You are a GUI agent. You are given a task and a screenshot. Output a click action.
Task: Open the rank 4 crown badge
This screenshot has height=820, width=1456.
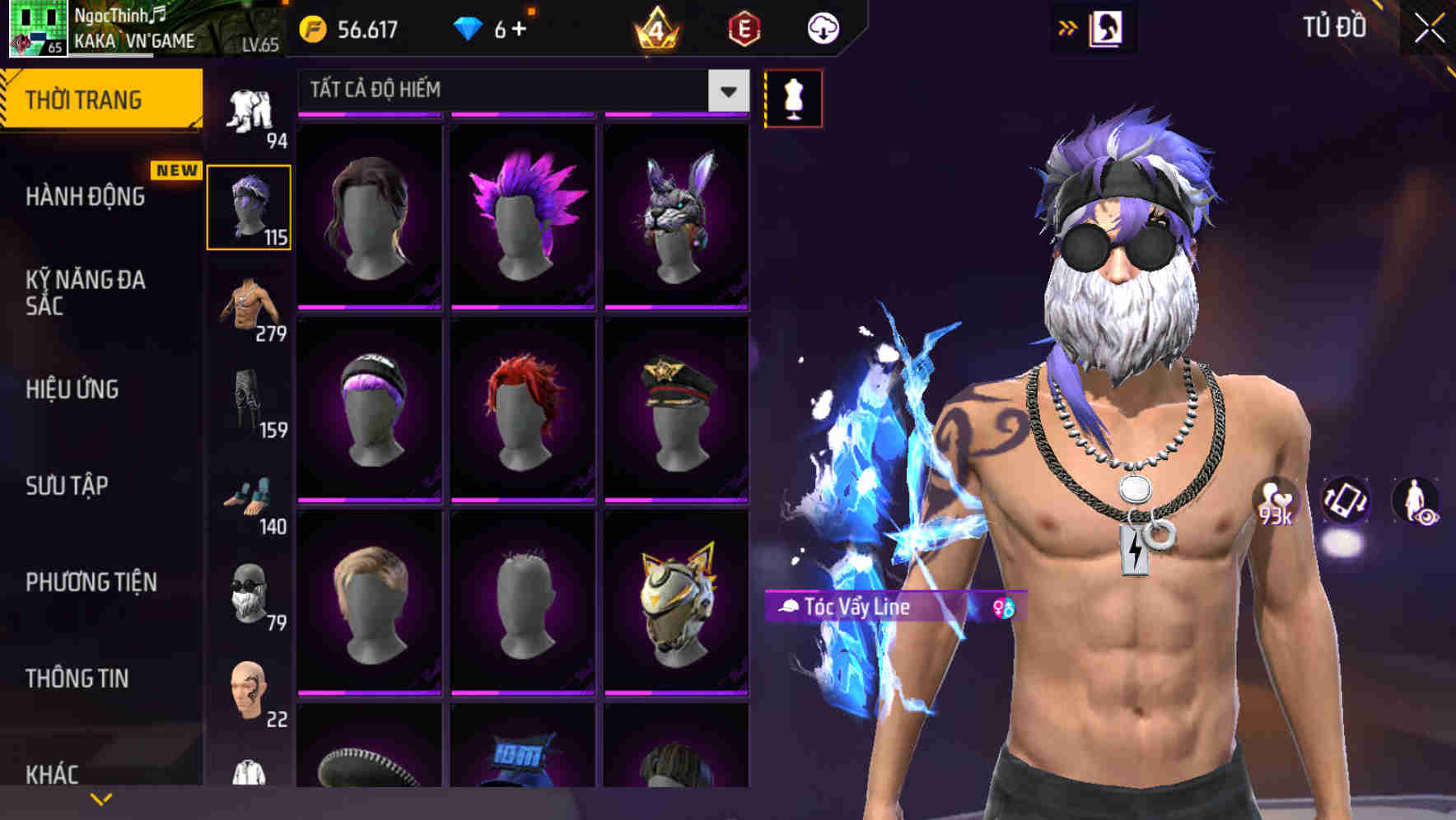655,27
